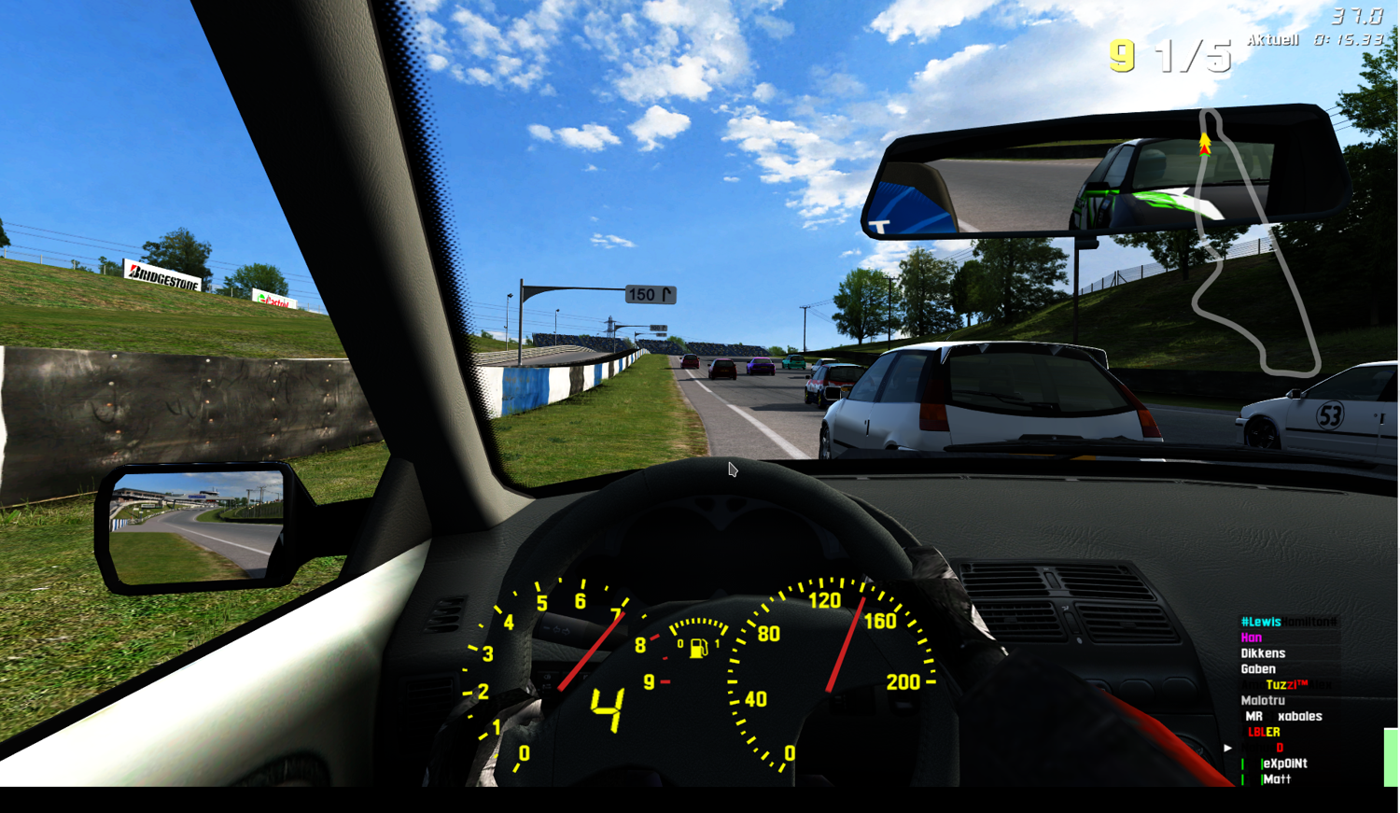This screenshot has width=1400, height=813.
Task: Select eXpOiNt in the player list
Action: (1285, 764)
